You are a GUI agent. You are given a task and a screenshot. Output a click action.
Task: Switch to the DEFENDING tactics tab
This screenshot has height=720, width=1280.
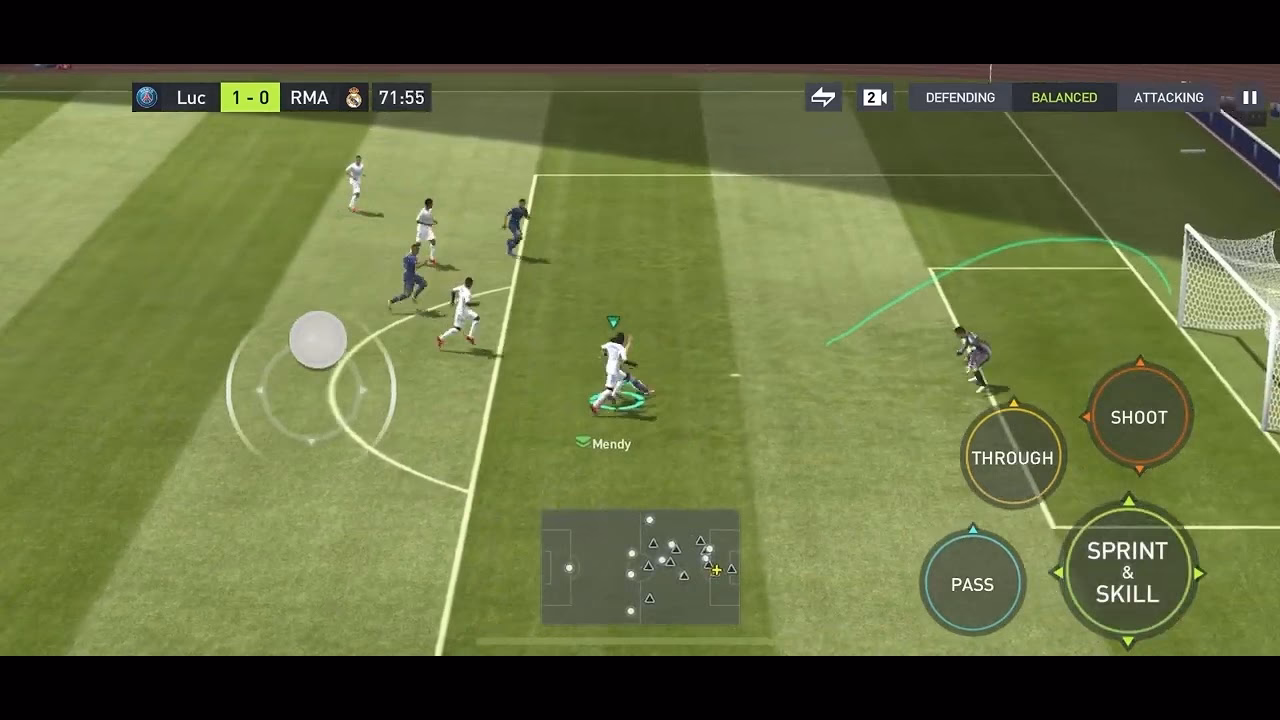pos(960,97)
